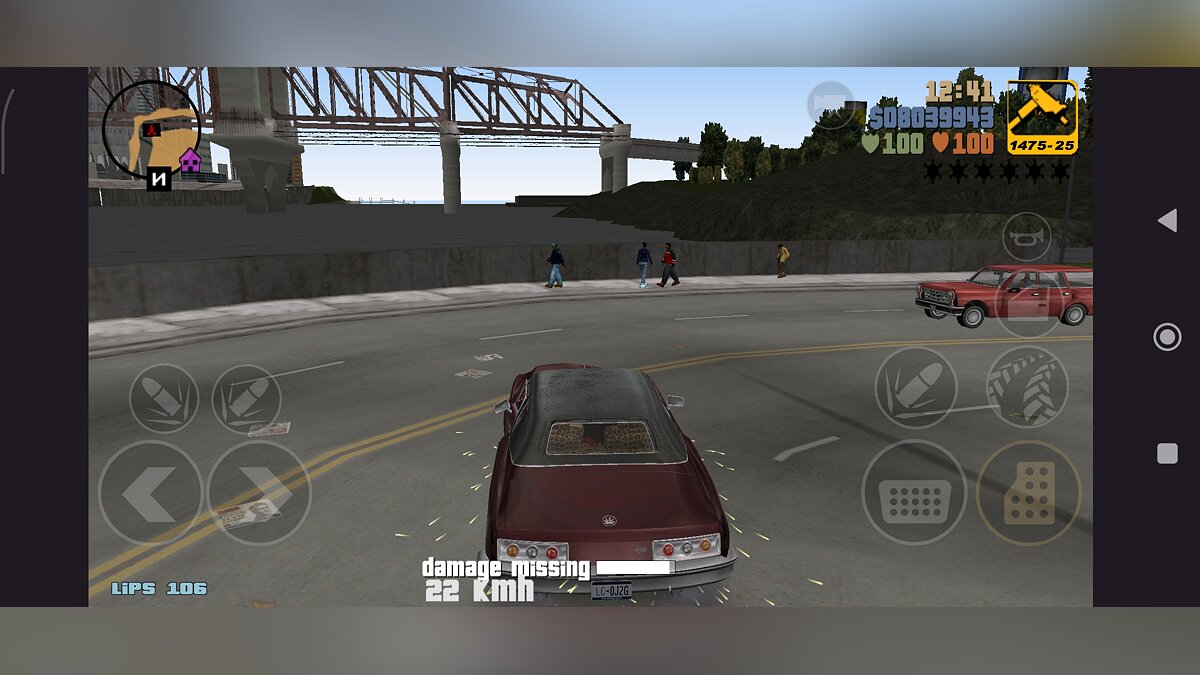The width and height of the screenshot is (1200, 675).
Task: Exit the vehicle with the car door button
Action: coord(1028,303)
